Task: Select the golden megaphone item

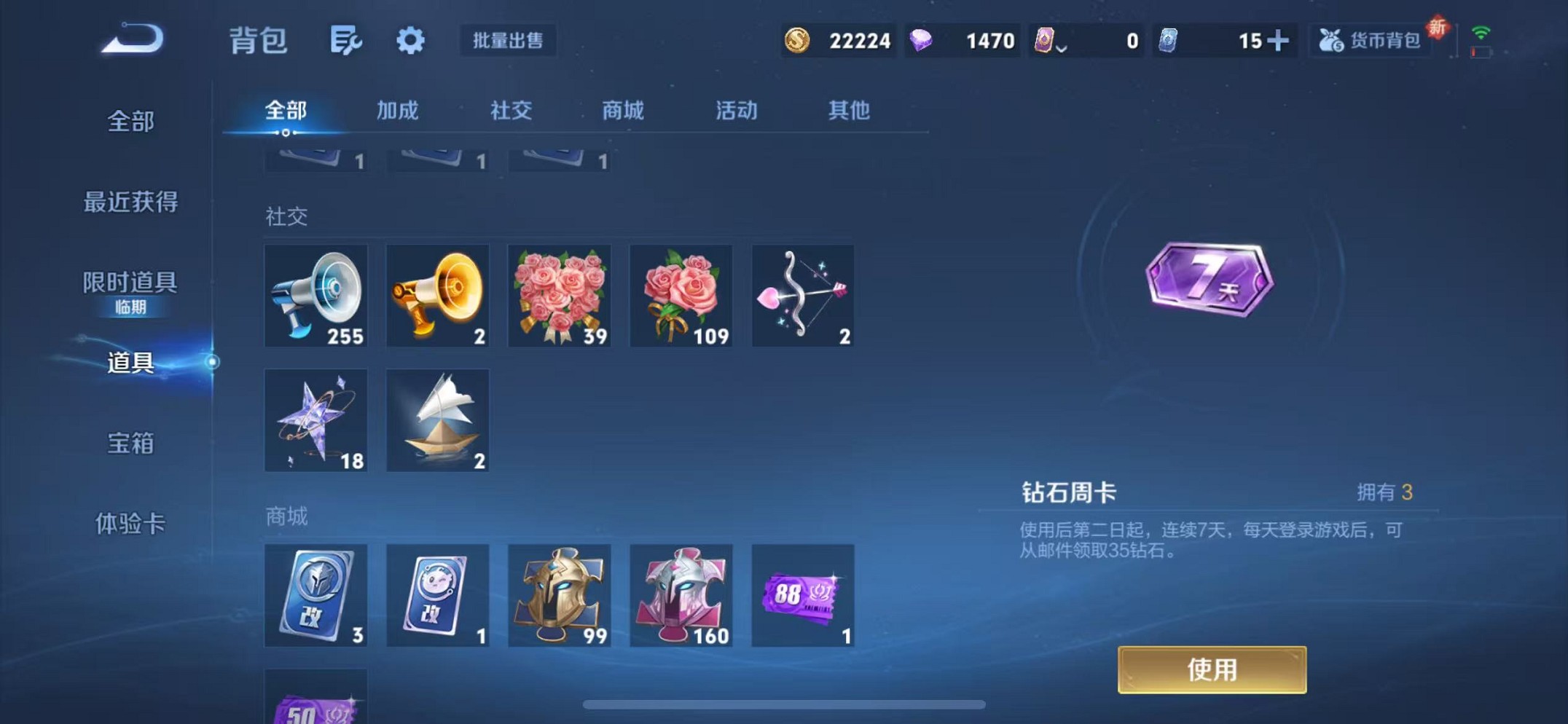Action: pos(437,296)
